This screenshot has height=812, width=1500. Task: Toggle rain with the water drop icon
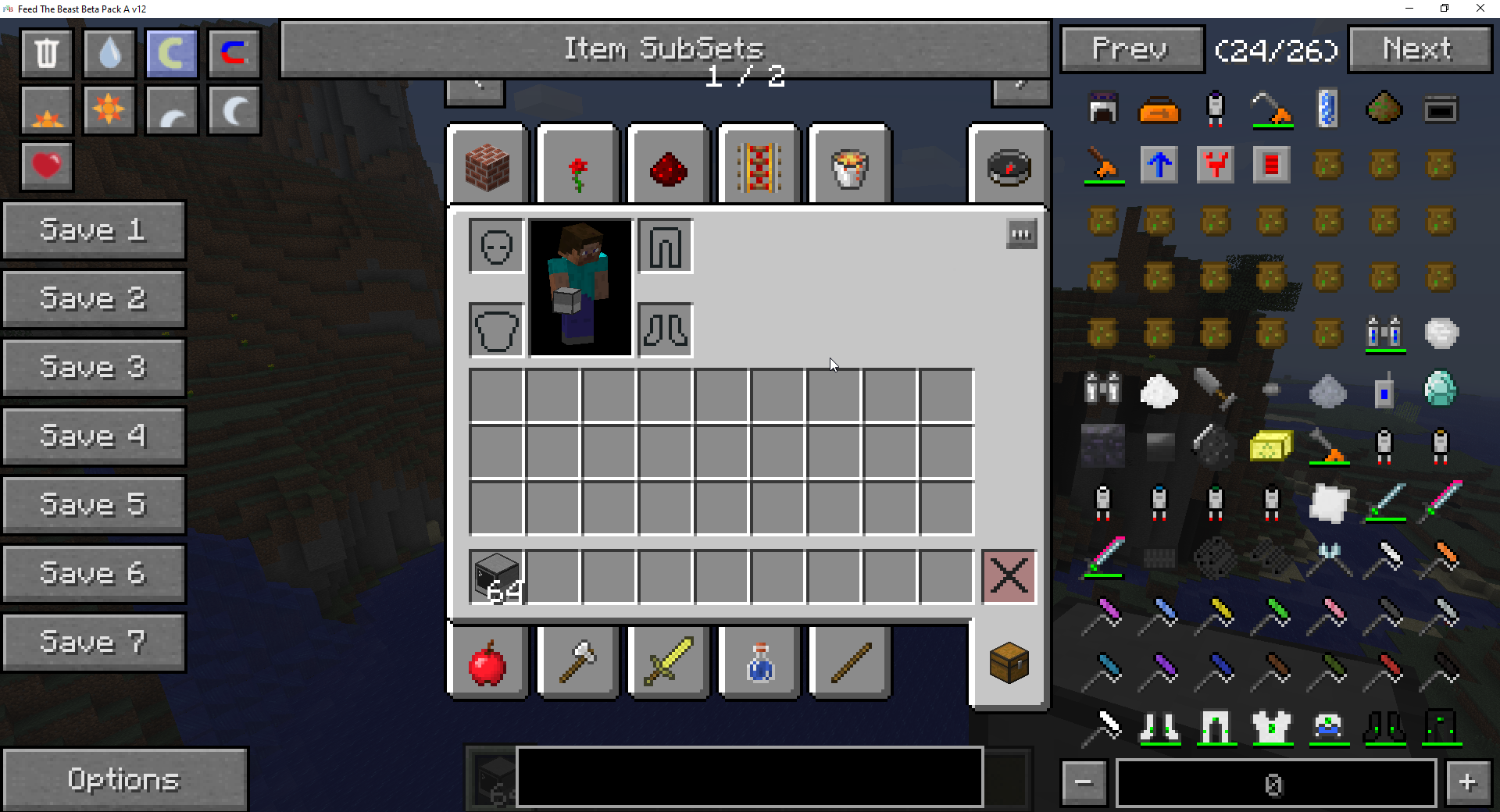coord(109,53)
